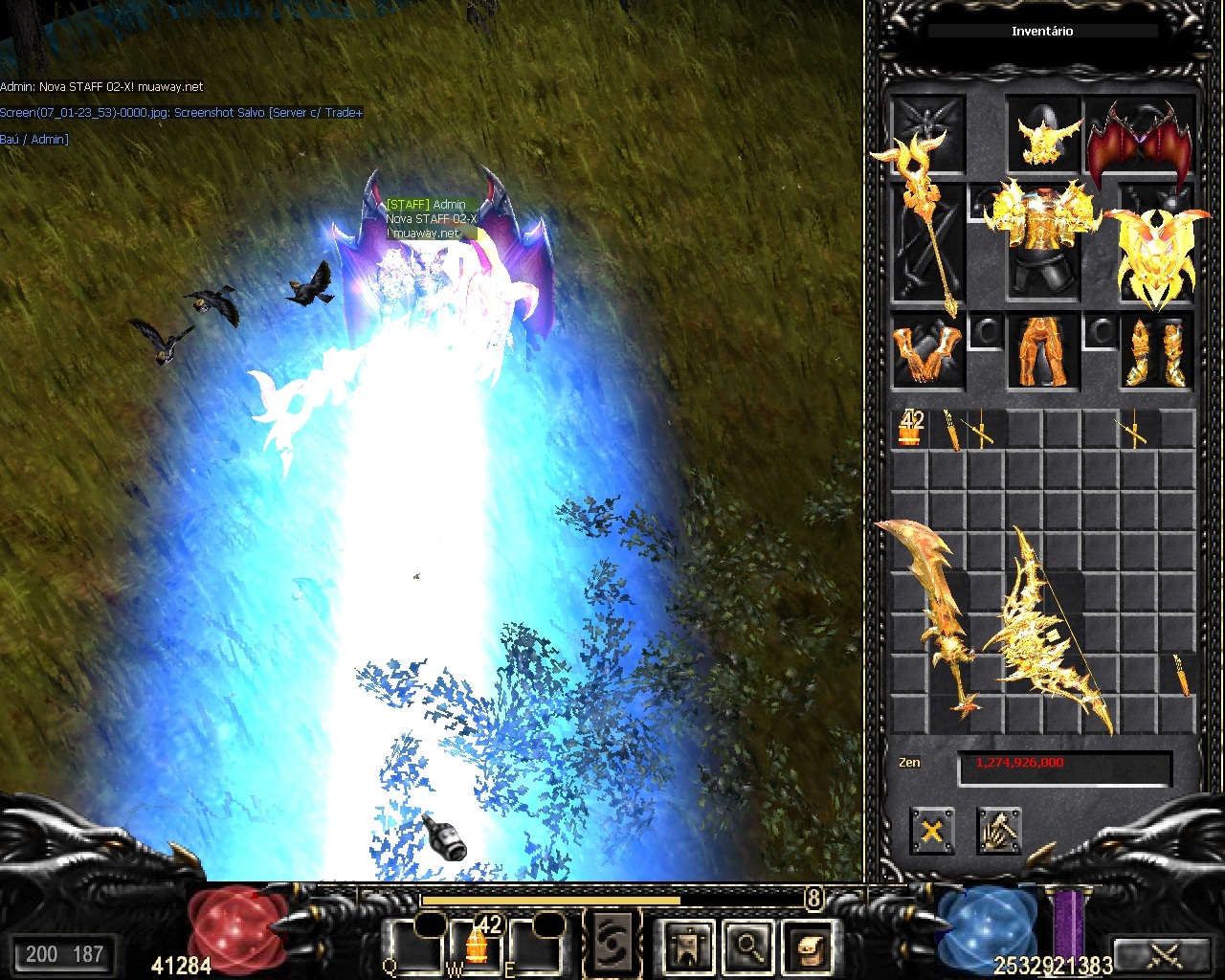Select the equipped golden gloves slot
Image resolution: width=1225 pixels, height=980 pixels.
(926, 352)
